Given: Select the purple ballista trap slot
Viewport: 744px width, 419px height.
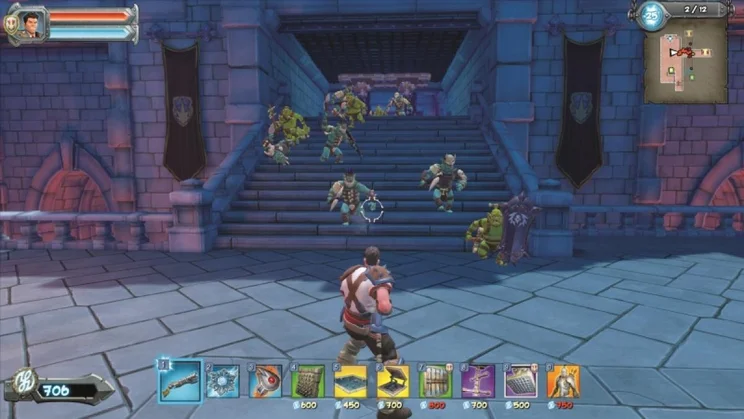Looking at the screenshot, I should (x=478, y=381).
